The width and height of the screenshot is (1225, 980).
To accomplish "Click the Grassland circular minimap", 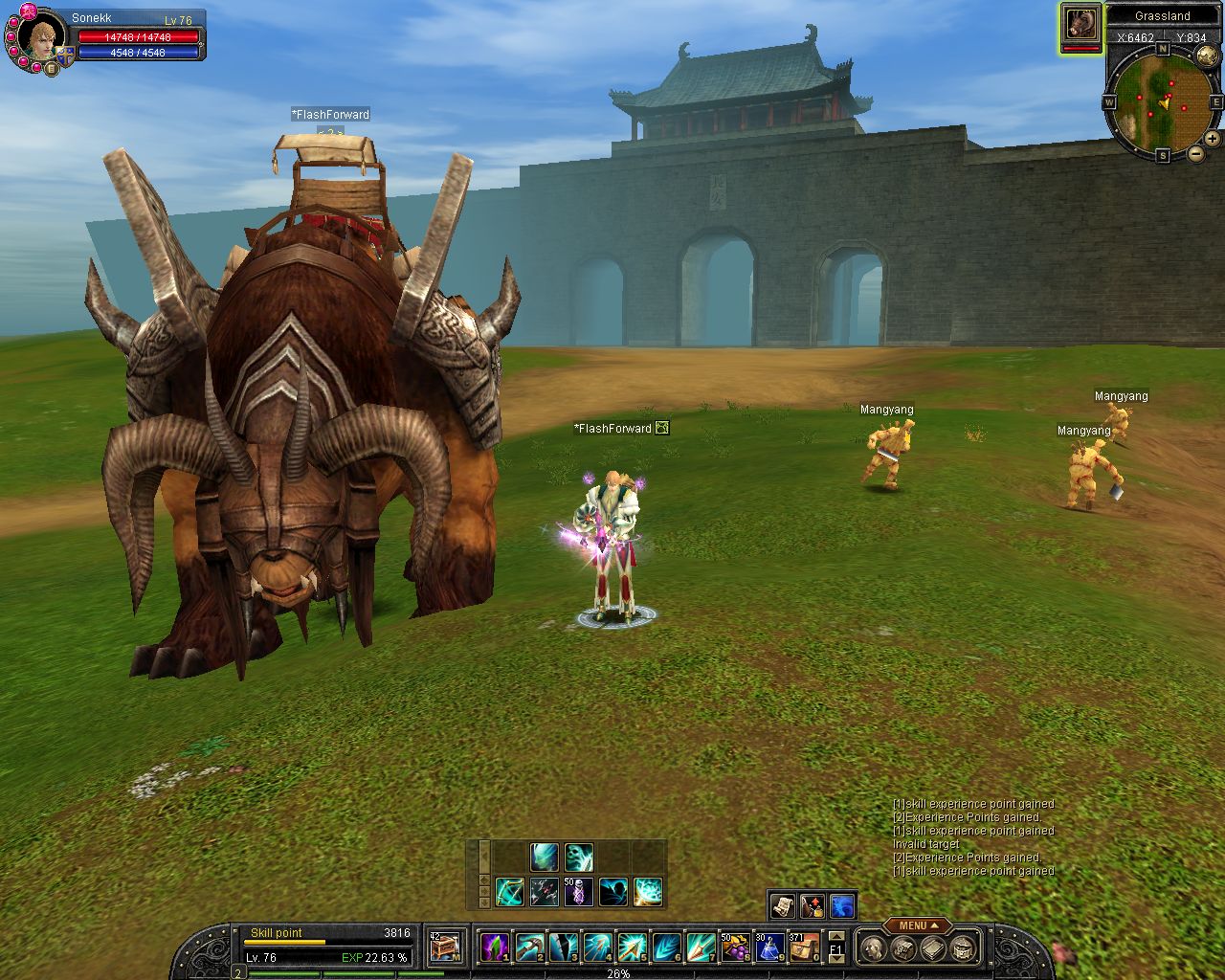I will (1163, 101).
